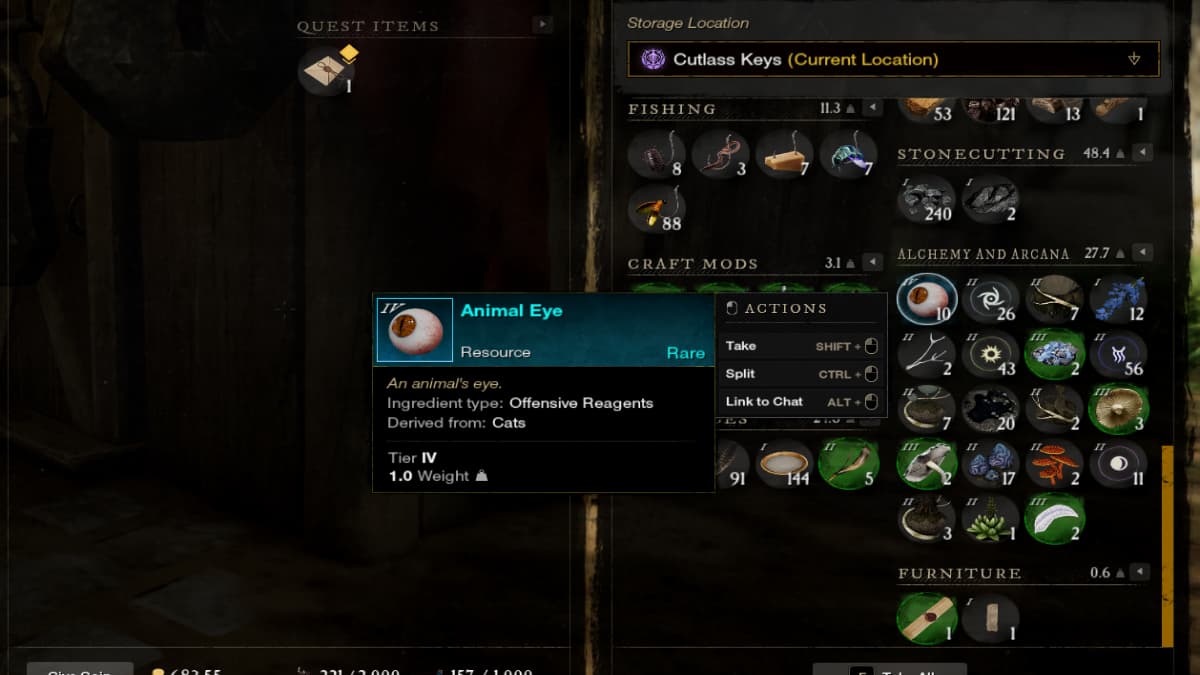Pick the cheese bait stack
This screenshot has width=1200, height=675.
pyautogui.click(x=783, y=153)
